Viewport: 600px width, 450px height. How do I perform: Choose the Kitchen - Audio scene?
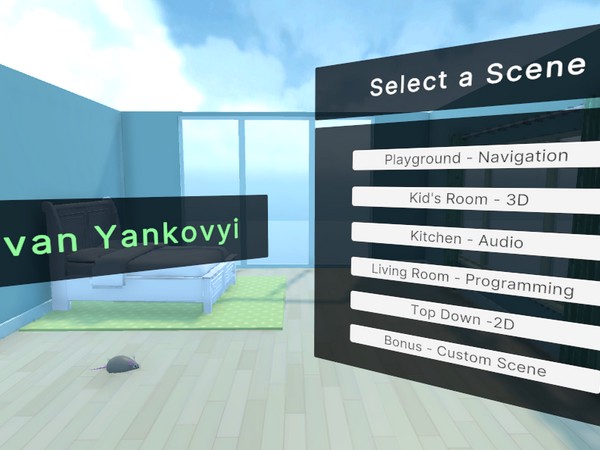tap(467, 239)
